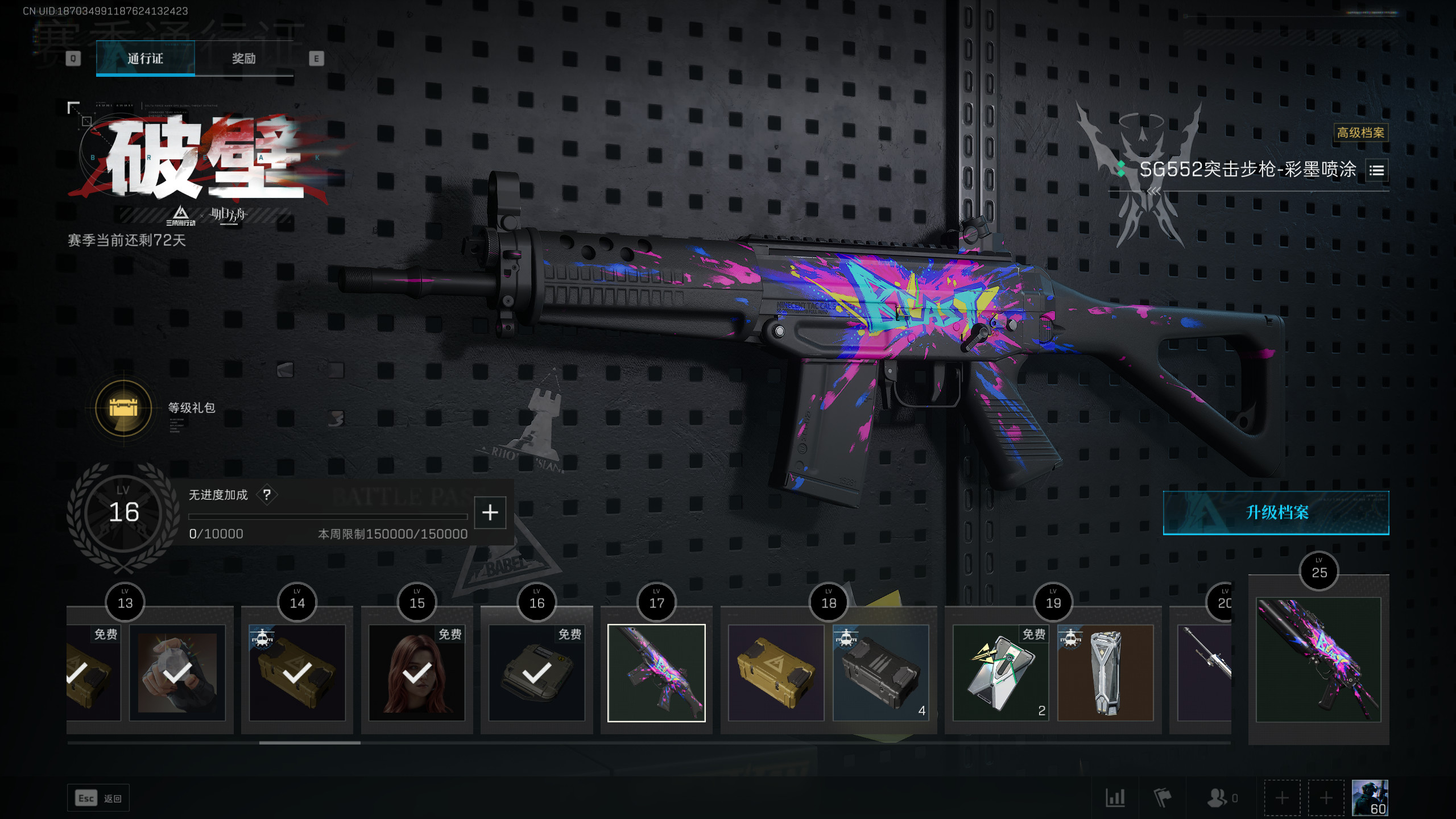Show the 无进度加成 question mark help

[267, 495]
